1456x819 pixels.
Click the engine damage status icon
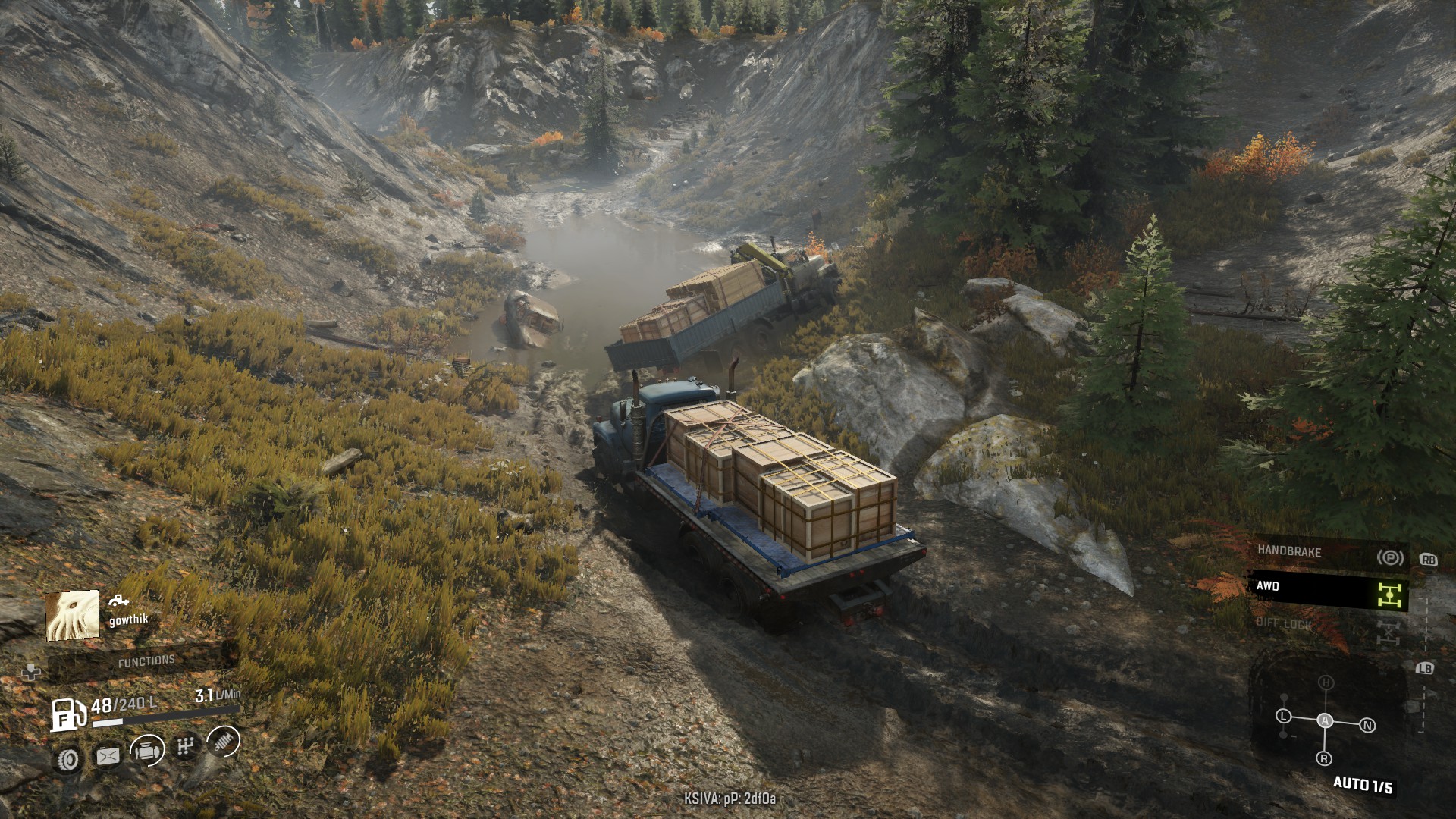146,751
